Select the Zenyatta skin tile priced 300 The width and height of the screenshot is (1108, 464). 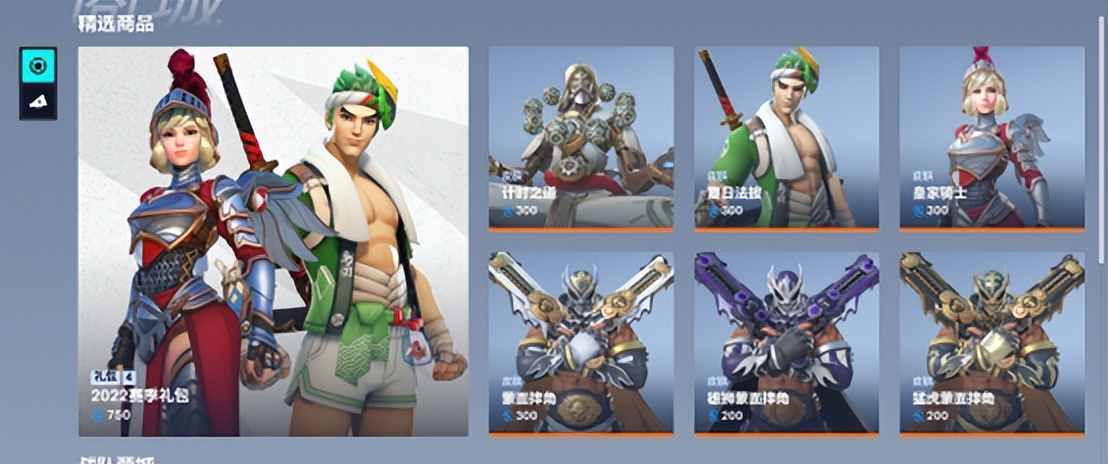580,138
